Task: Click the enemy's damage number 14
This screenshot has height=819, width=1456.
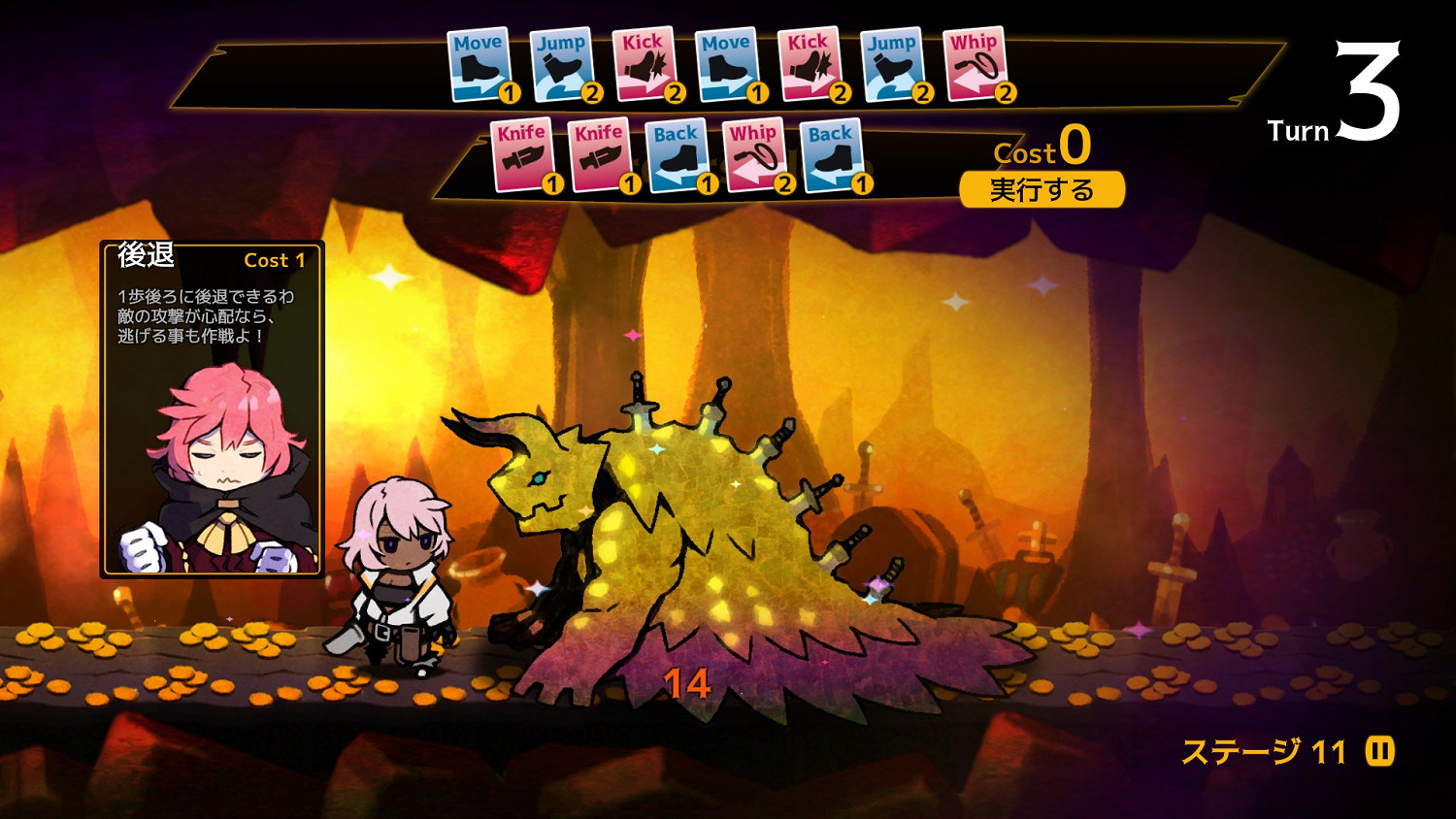Action: pos(687,682)
